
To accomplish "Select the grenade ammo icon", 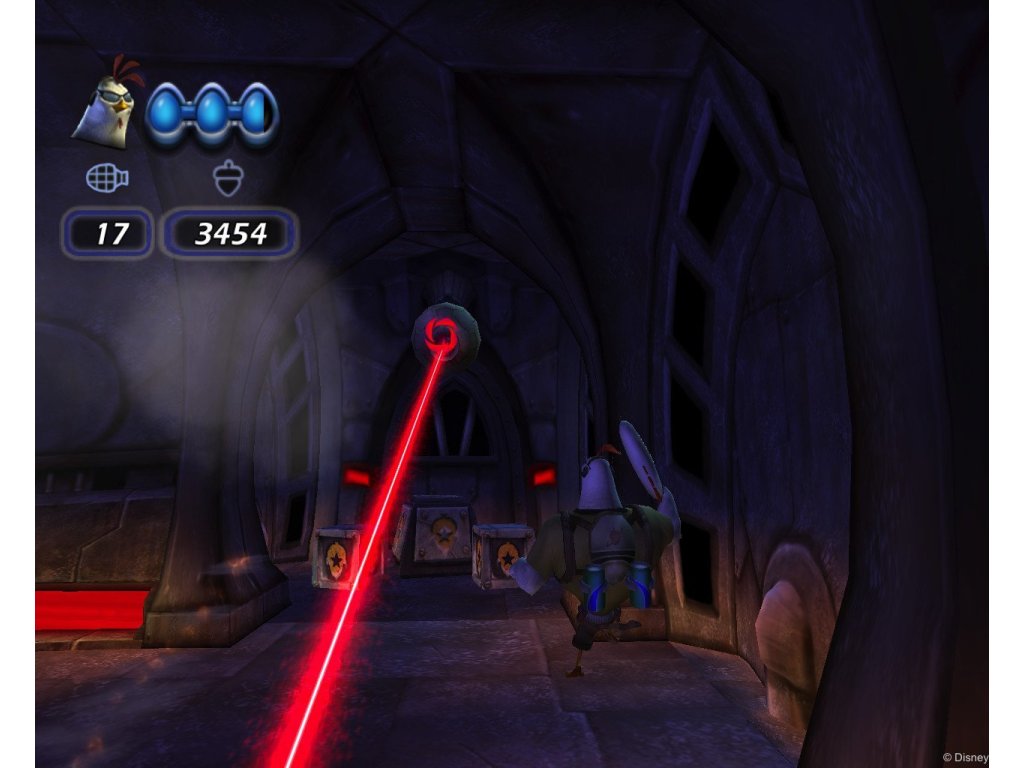I will [107, 178].
